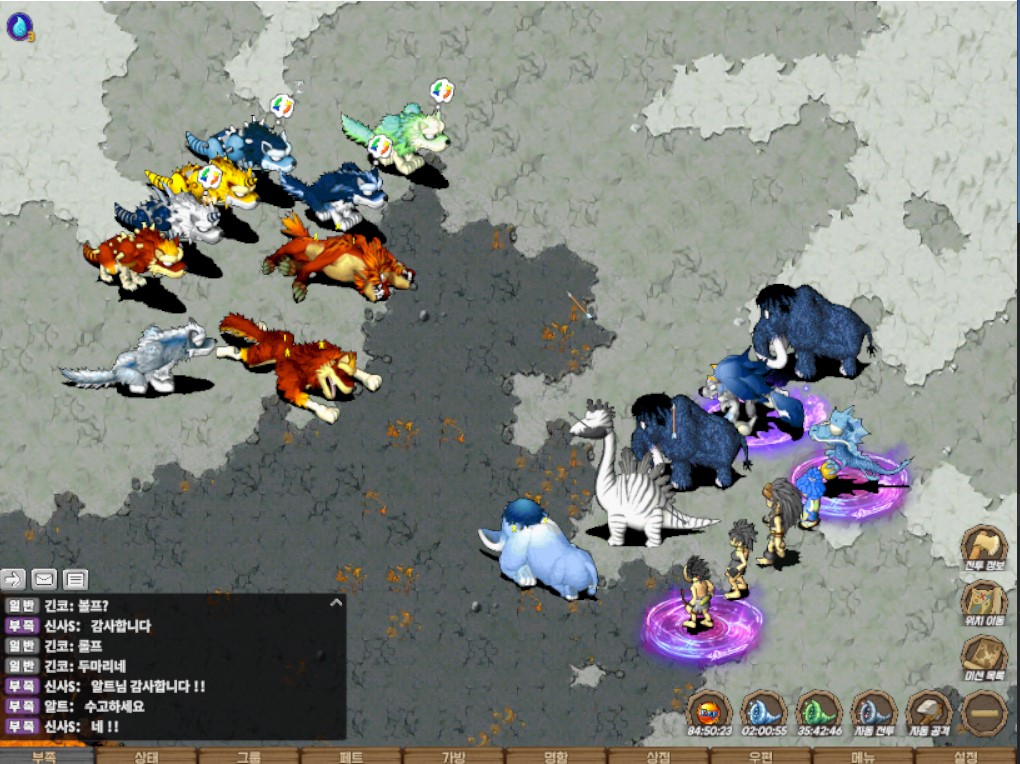
Task: Open the 명함 (Name card) tab
Action: 555,757
